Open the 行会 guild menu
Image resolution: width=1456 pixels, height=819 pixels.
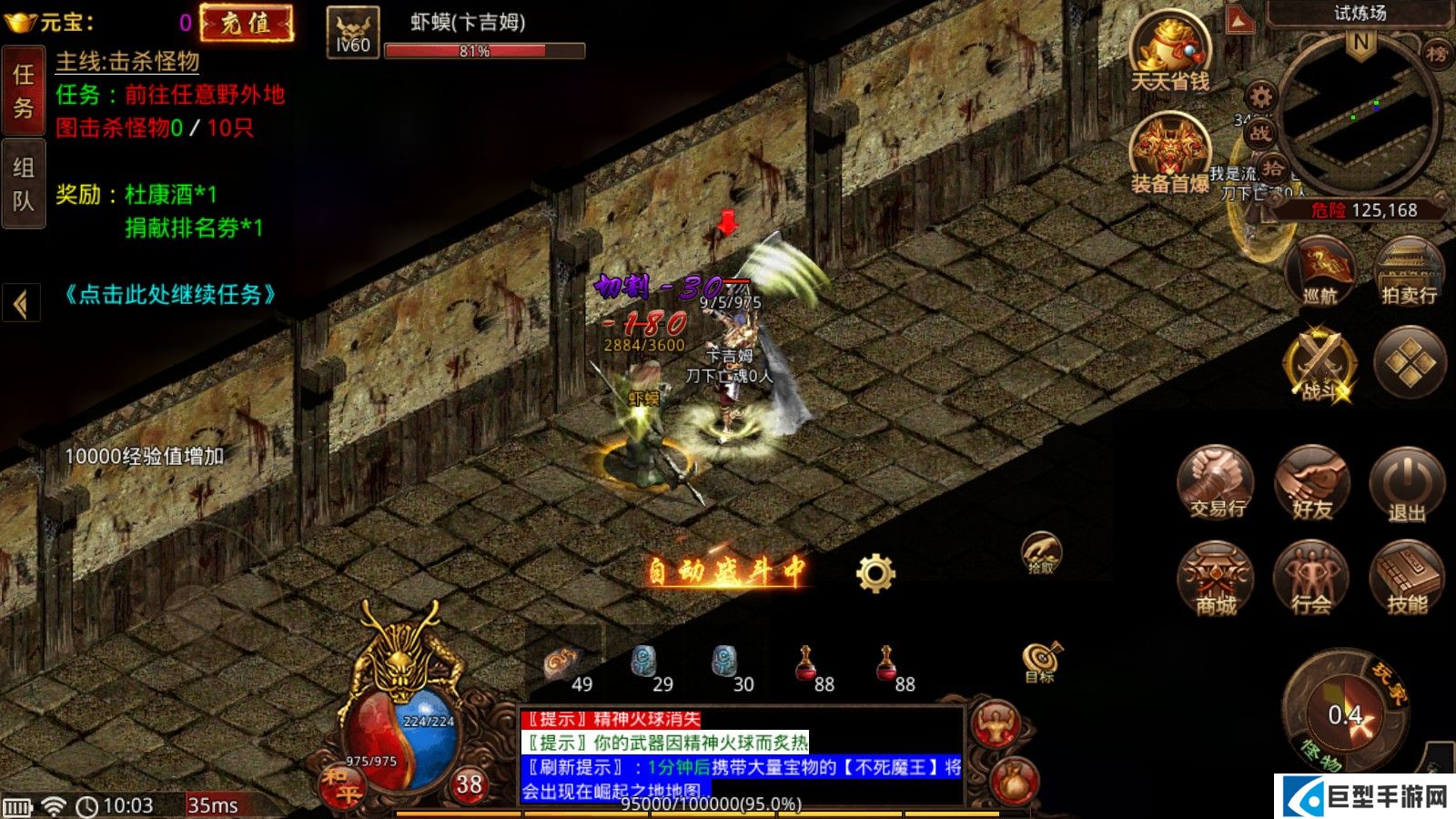1311,579
